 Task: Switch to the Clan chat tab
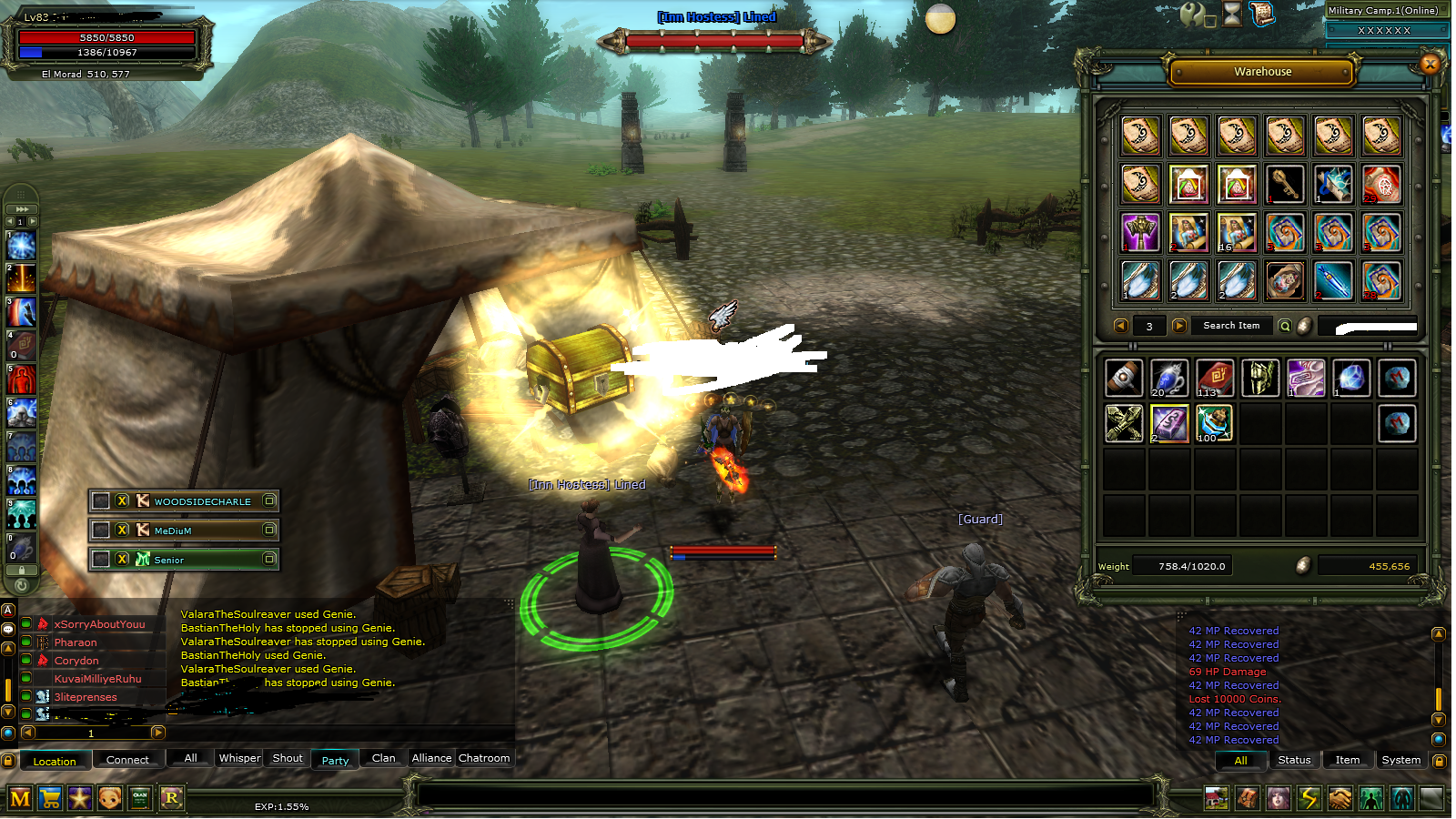(x=383, y=758)
